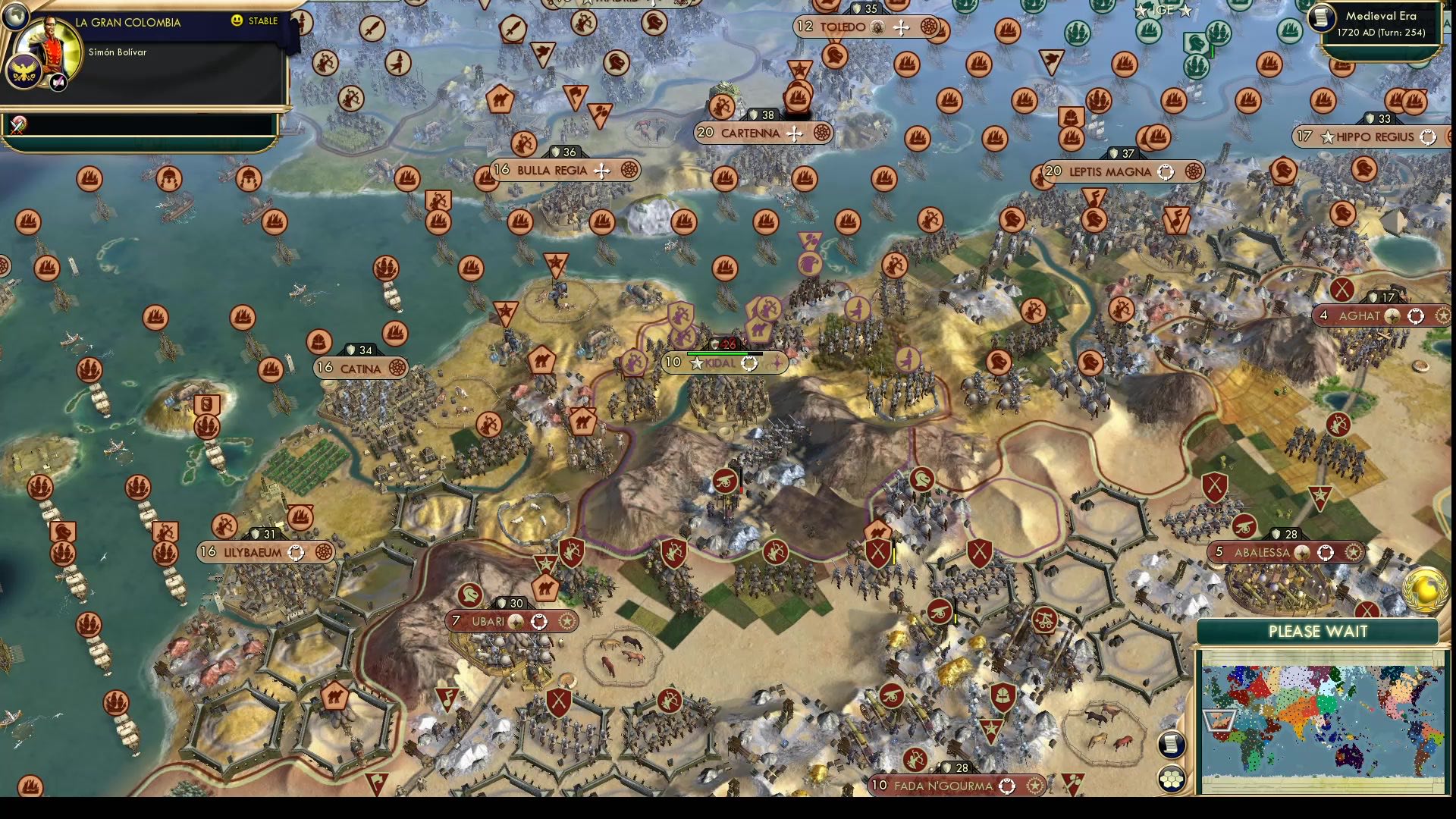Click the hex grid overlay icon
Image resolution: width=1456 pixels, height=819 pixels.
coord(1172,778)
